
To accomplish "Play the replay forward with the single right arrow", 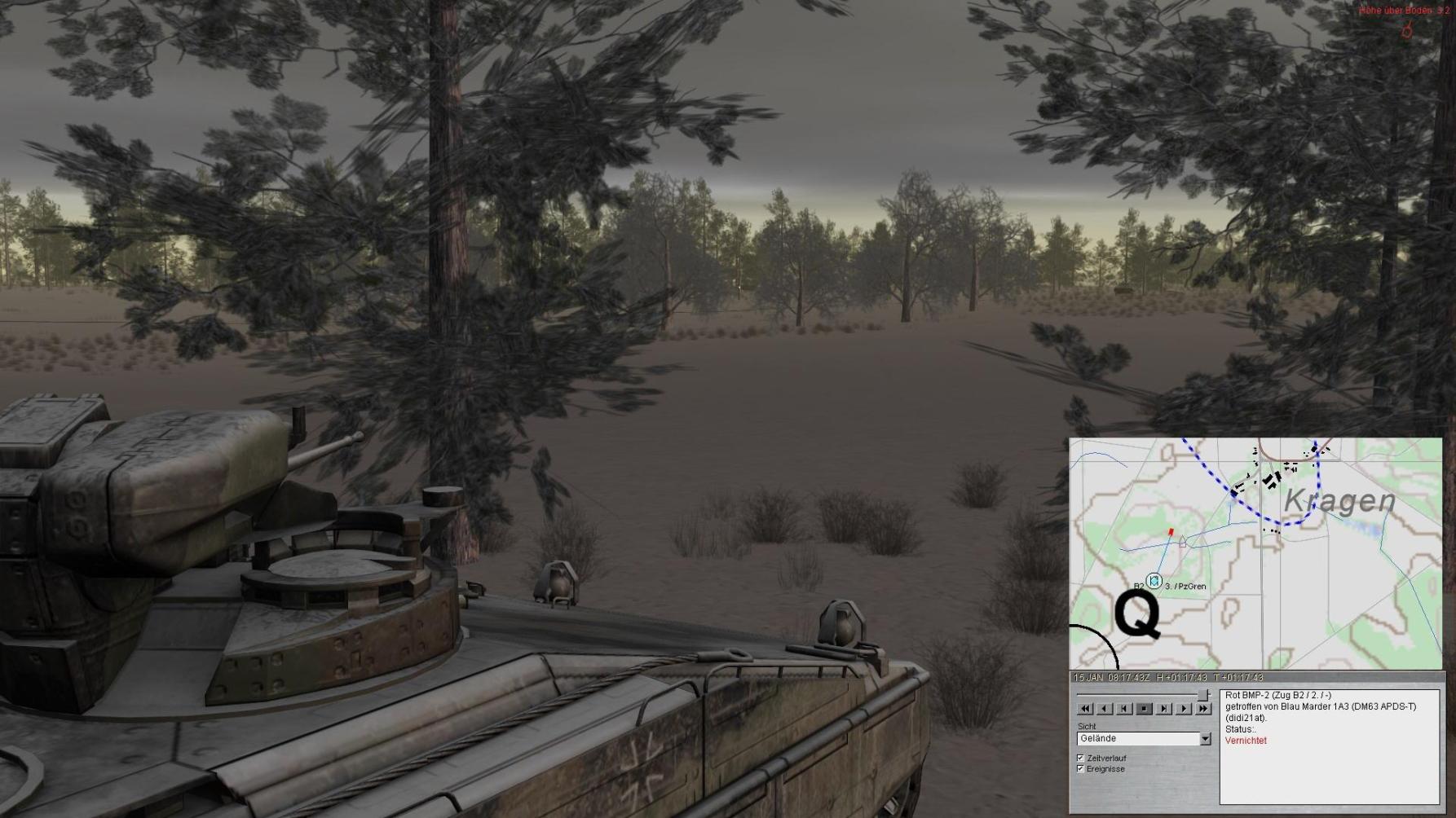I will (x=1184, y=709).
